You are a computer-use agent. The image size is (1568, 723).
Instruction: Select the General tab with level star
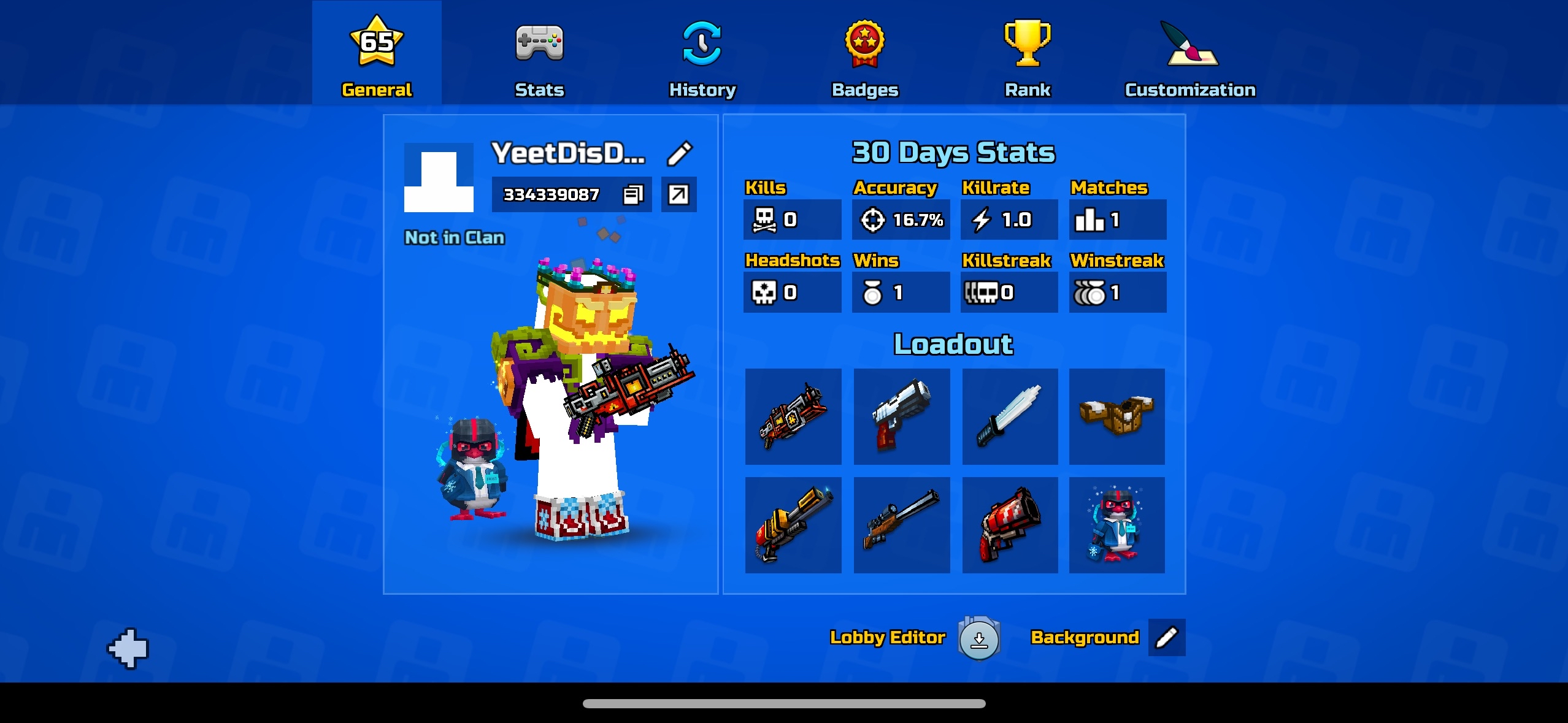pyautogui.click(x=377, y=58)
